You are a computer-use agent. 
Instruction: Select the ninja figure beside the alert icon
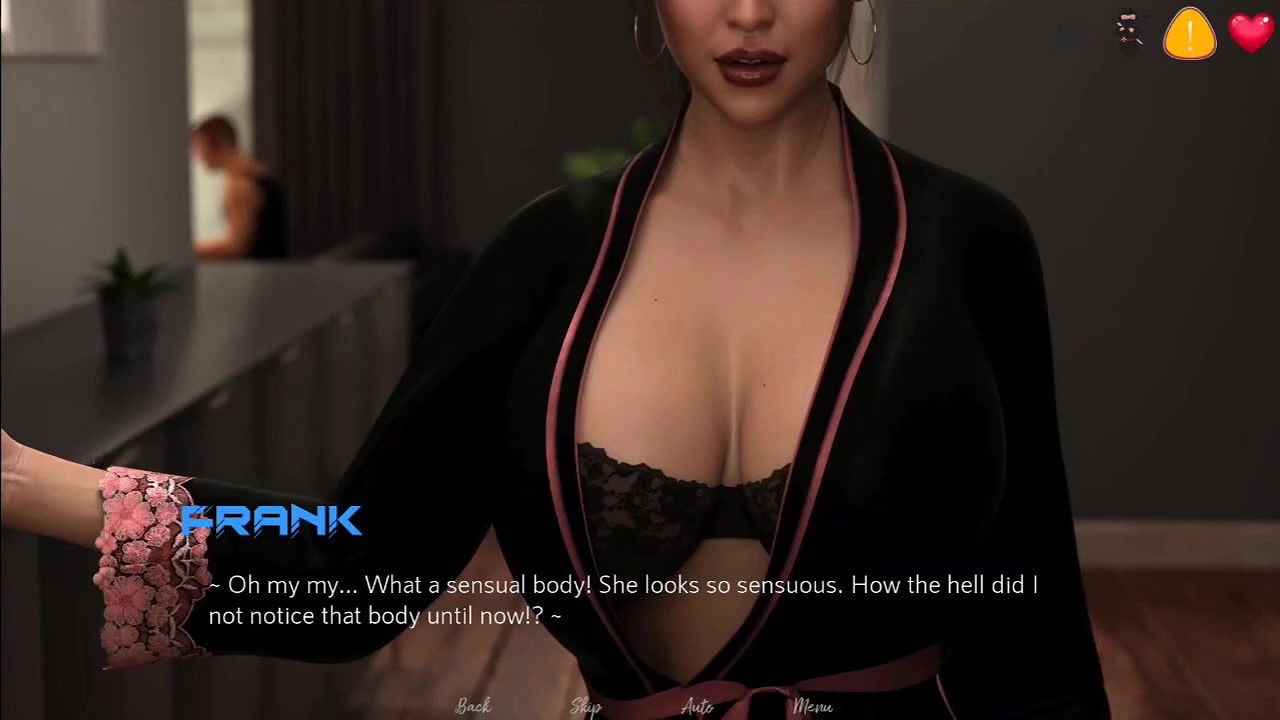pos(1128,30)
